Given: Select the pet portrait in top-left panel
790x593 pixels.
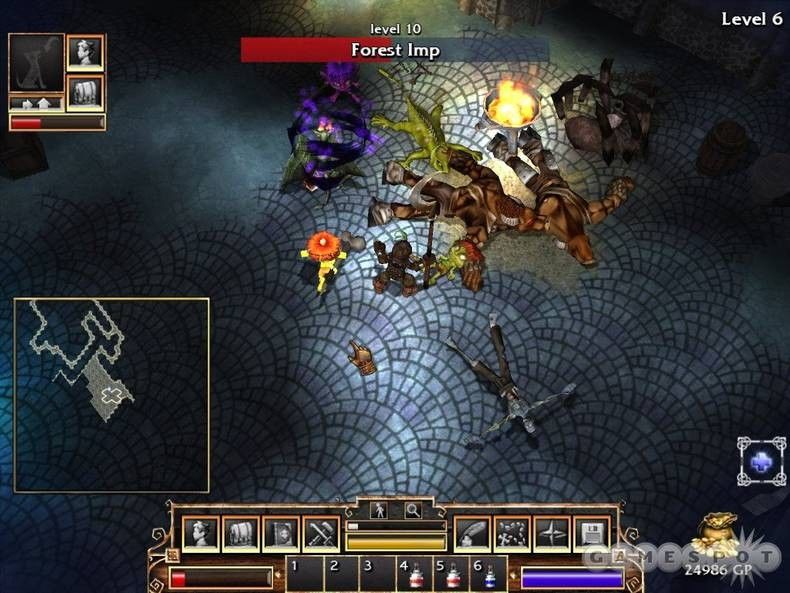Looking at the screenshot, I should click(x=36, y=62).
